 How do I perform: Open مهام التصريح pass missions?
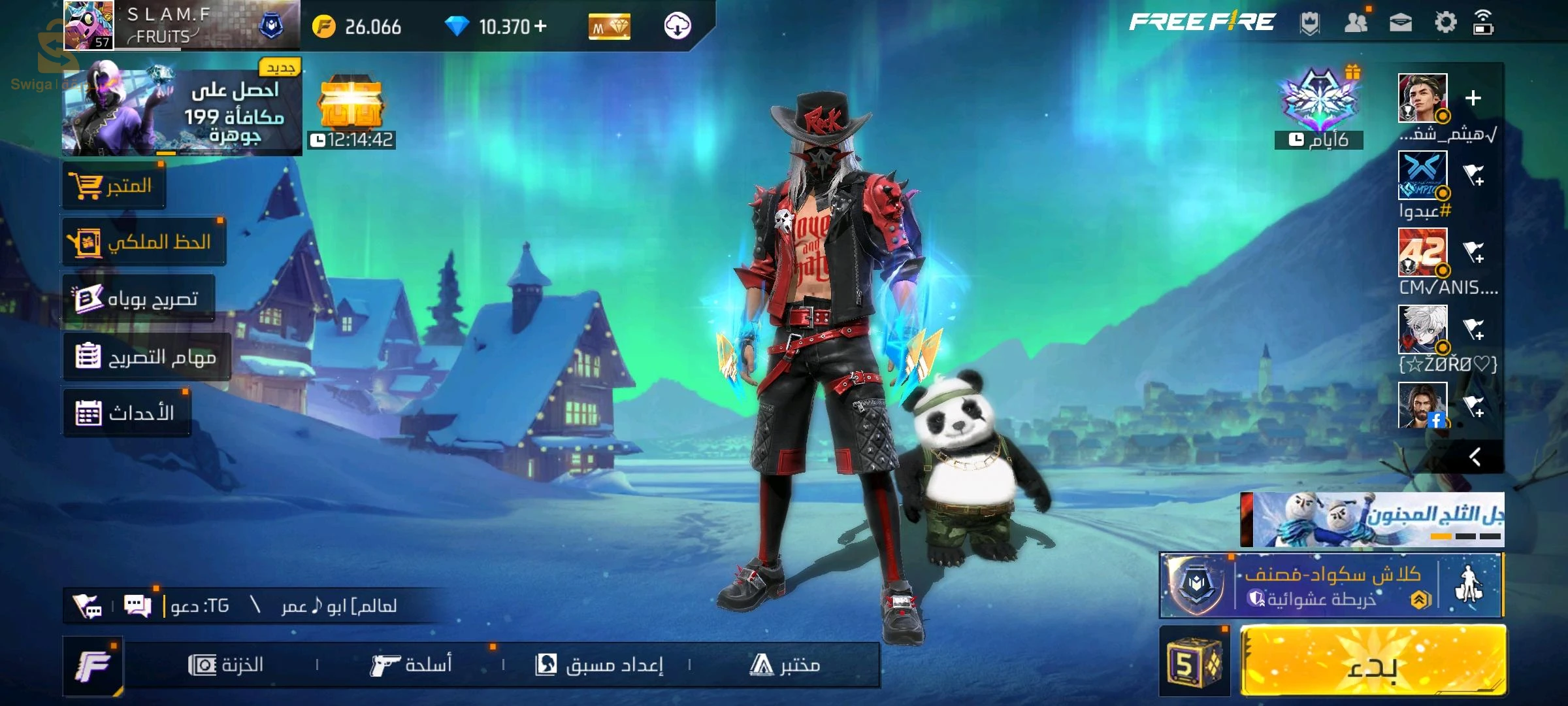point(147,357)
